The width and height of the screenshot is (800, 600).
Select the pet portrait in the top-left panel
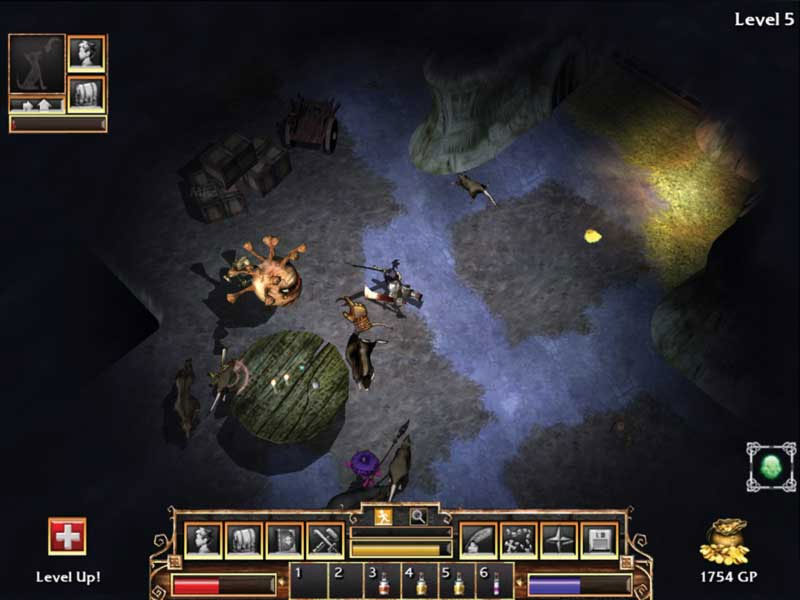point(37,65)
